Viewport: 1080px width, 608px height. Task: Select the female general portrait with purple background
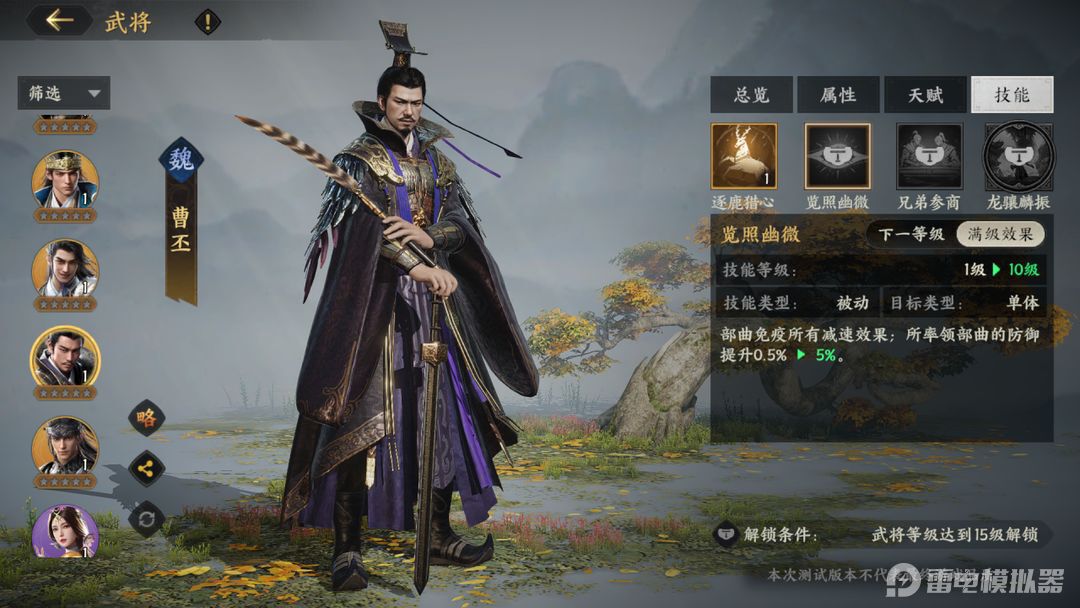coord(65,532)
